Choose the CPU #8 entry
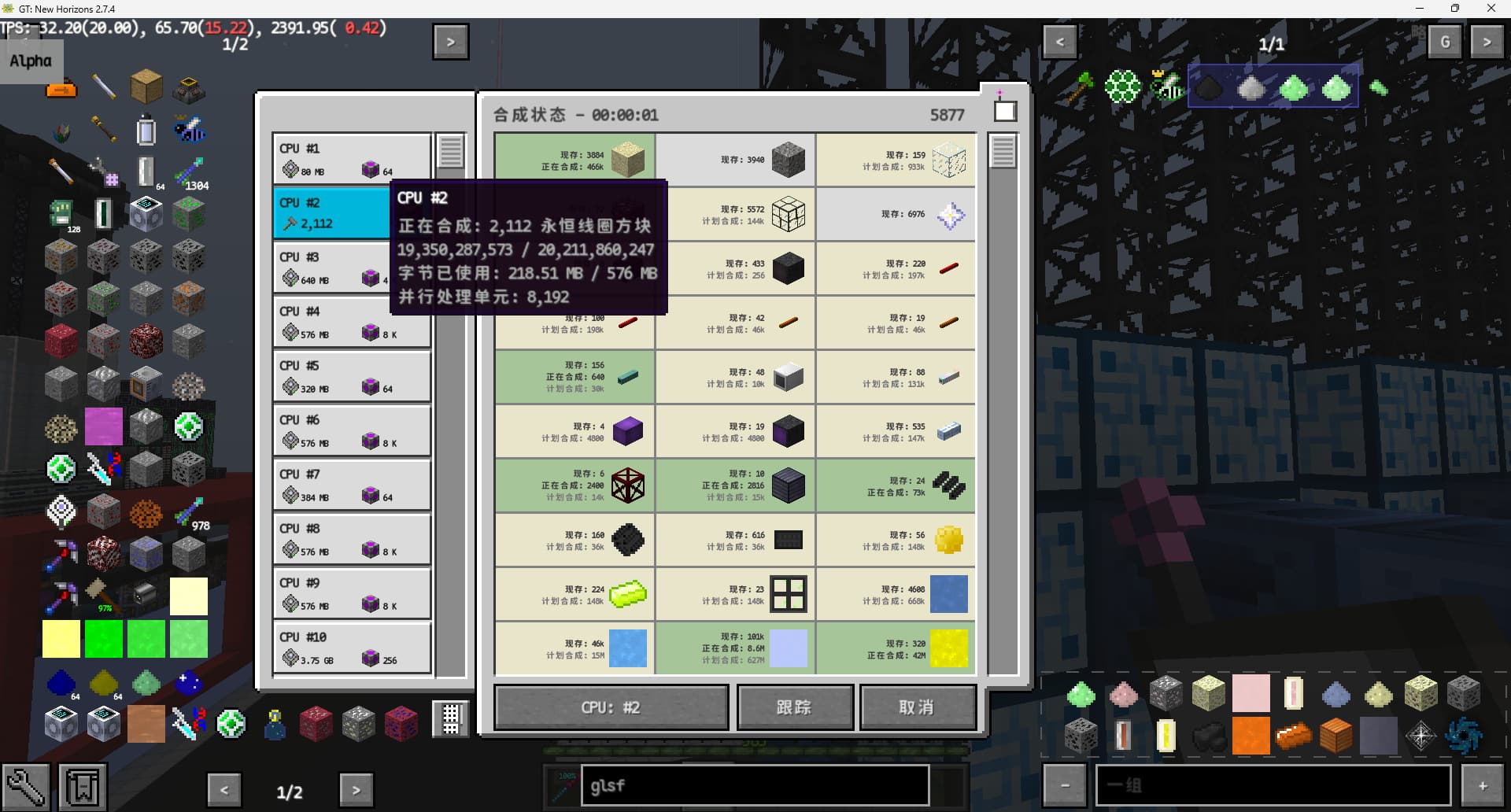The height and width of the screenshot is (812, 1511). click(x=352, y=539)
